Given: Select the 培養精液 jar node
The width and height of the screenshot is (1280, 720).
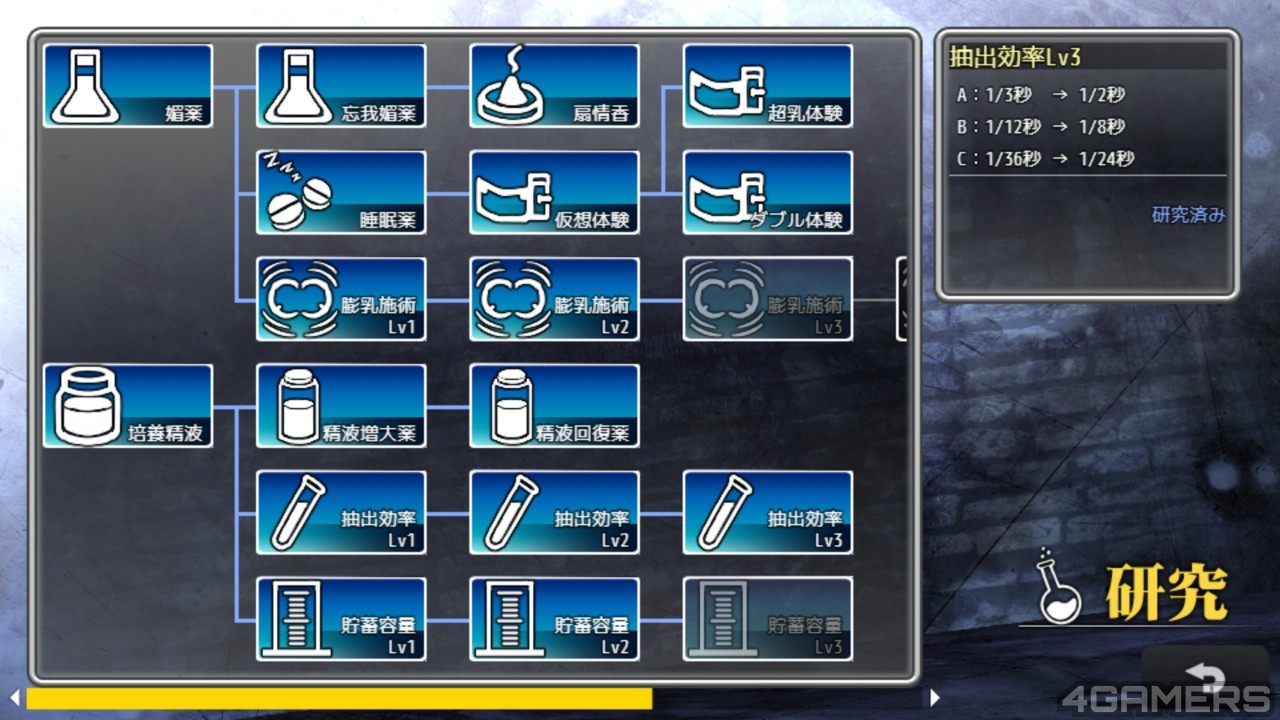Looking at the screenshot, I should 128,406.
